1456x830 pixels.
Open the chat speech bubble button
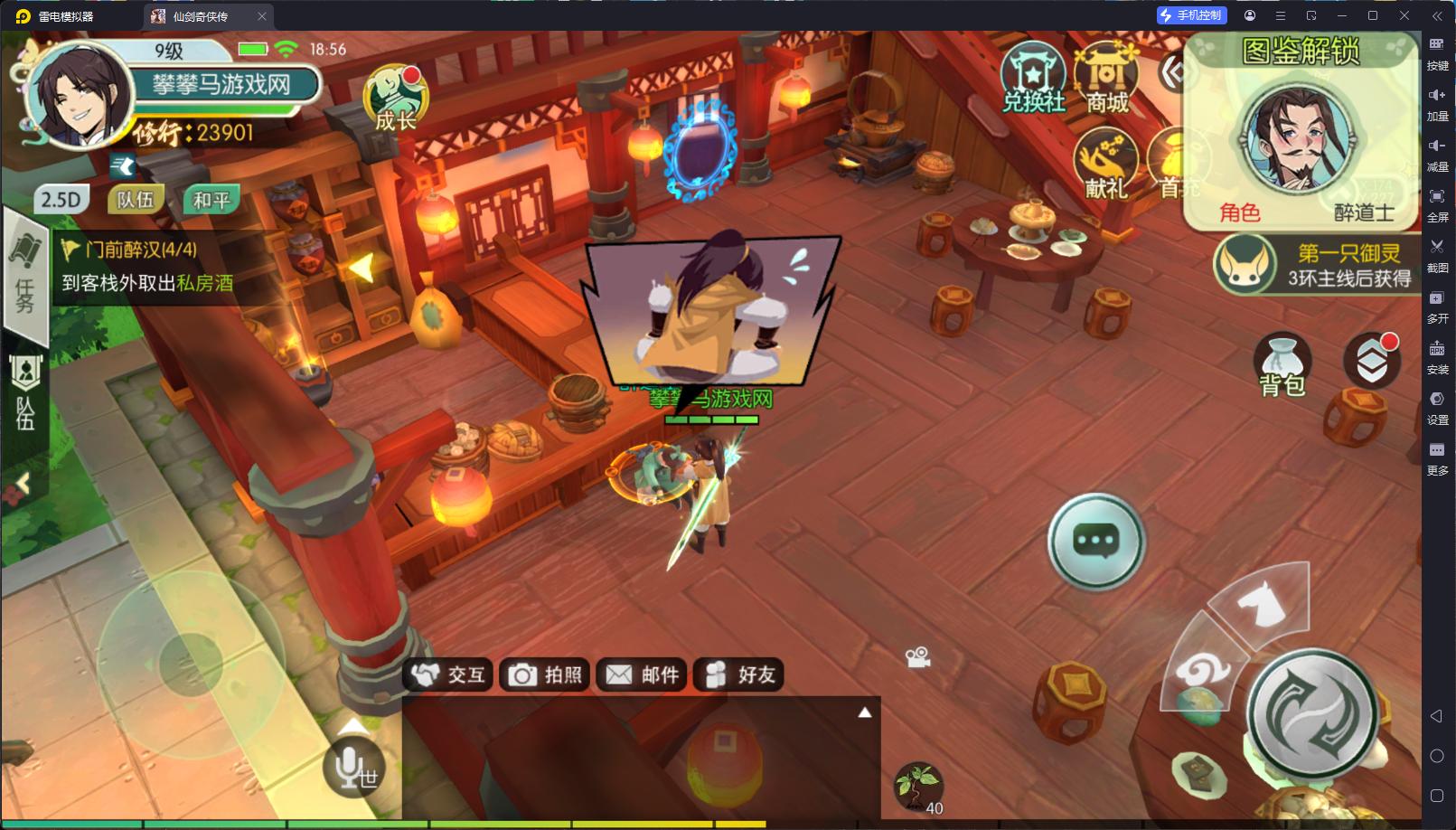(x=1095, y=542)
